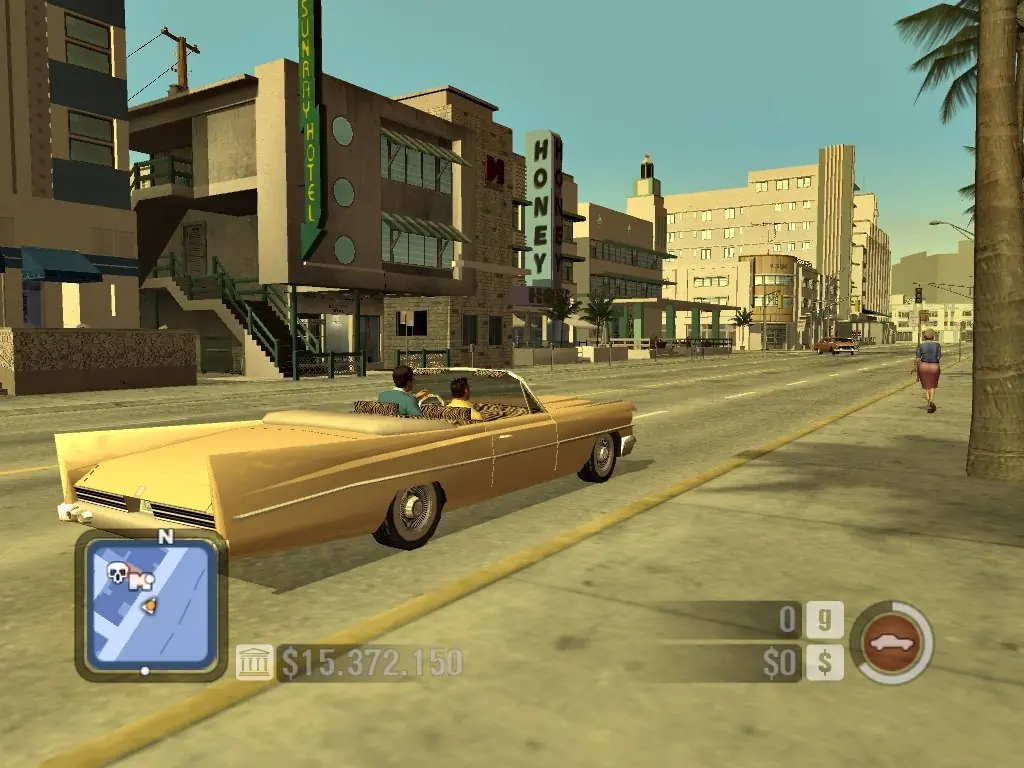Select the skull marker on the minimap

pyautogui.click(x=118, y=573)
